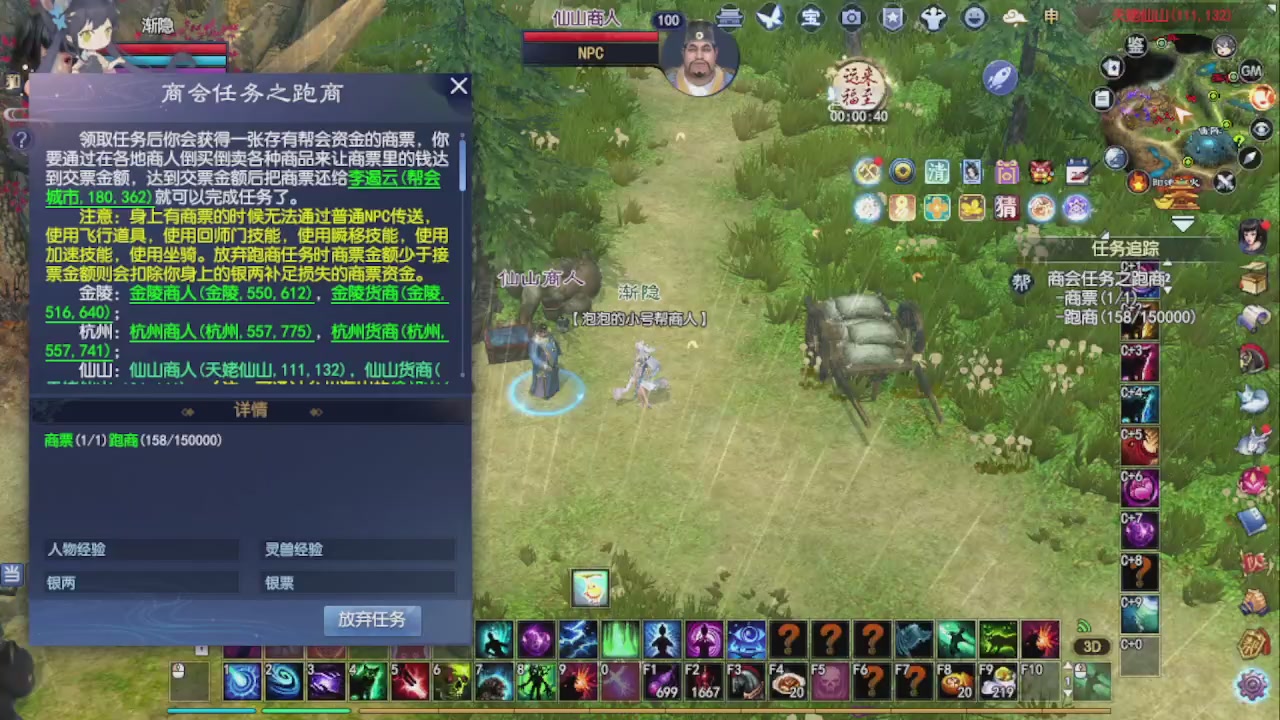
Task: Open the purple gift box event icon
Action: click(1007, 172)
